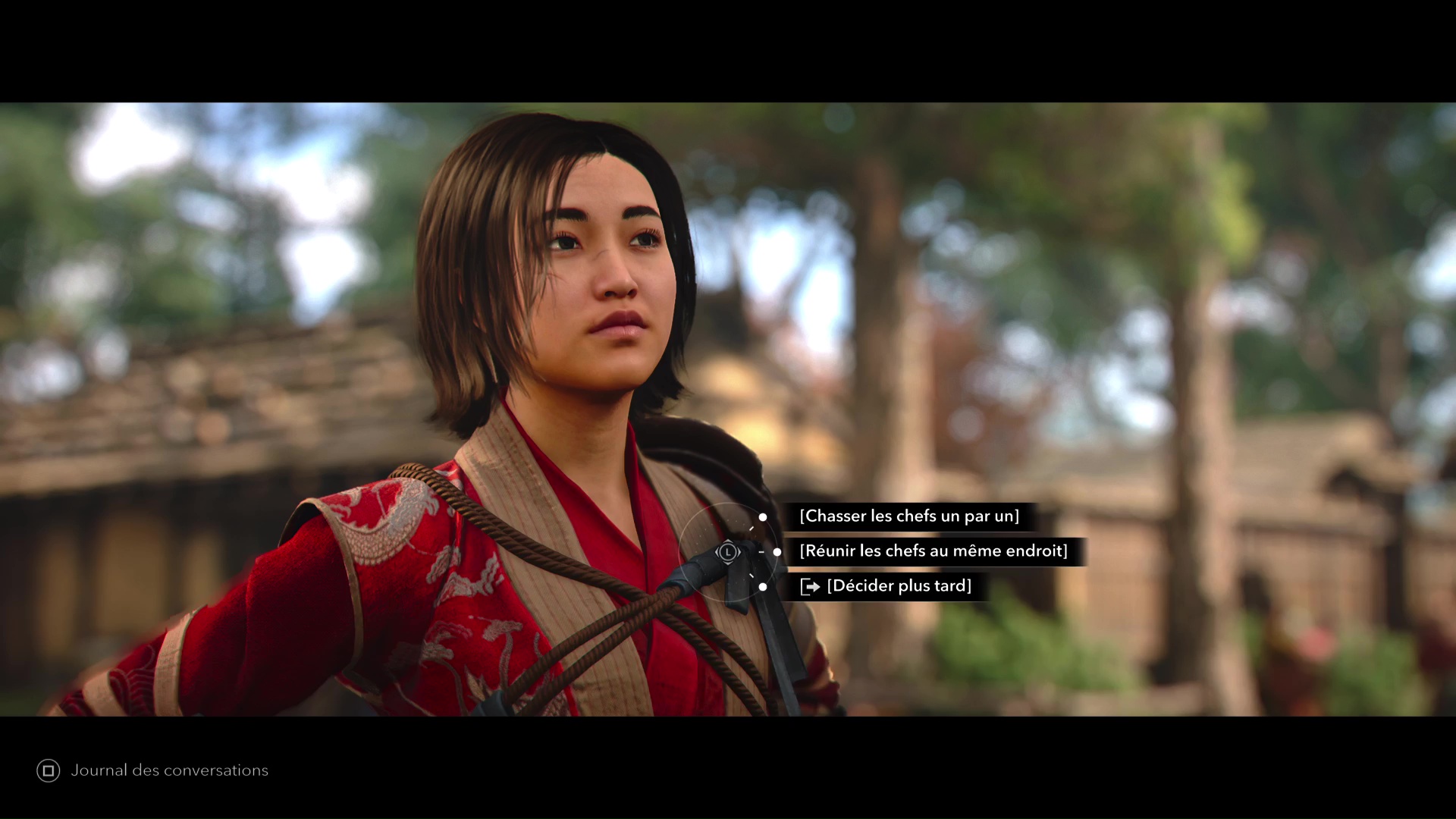Select the dot beside Décider plus tard

coord(763,587)
